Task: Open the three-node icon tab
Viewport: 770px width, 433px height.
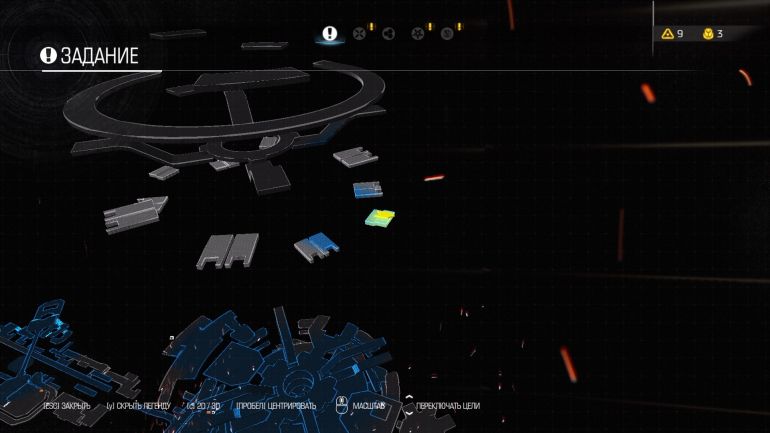Action: [388, 33]
